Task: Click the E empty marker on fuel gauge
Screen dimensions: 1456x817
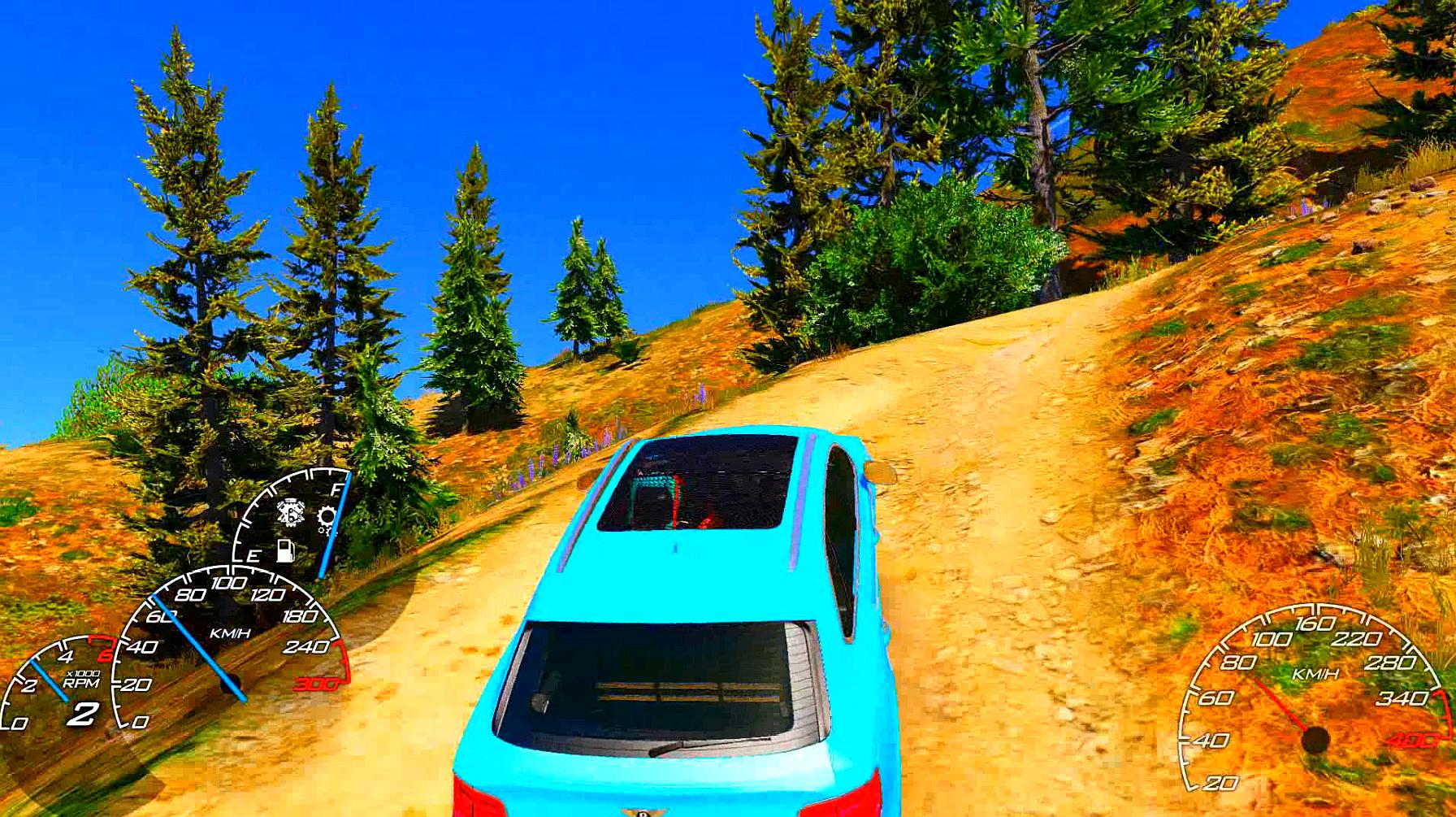Action: pyautogui.click(x=253, y=555)
